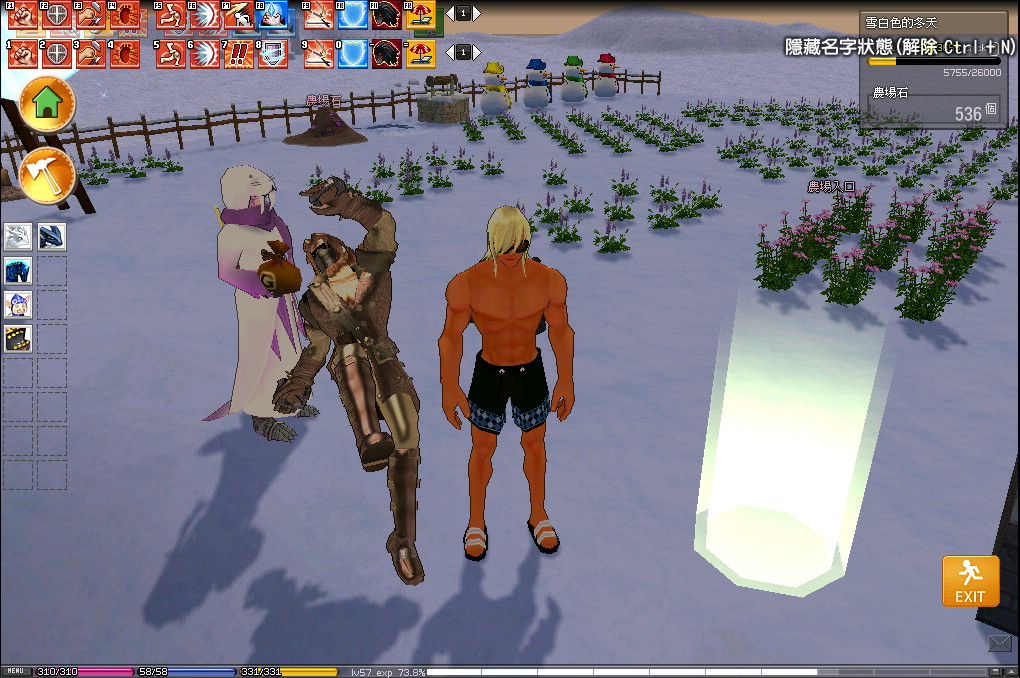Screen dimensions: 1020x678
Task: Leave the farm with the EXIT button
Action: coord(970,581)
